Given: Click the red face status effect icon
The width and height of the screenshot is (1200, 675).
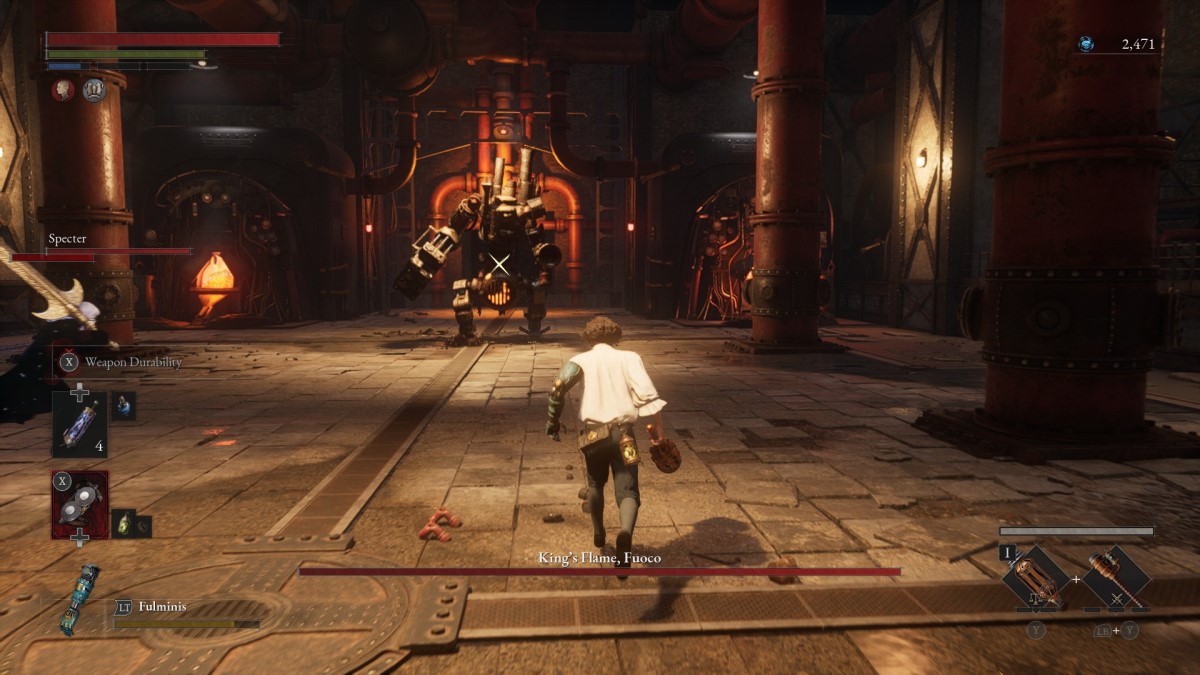Looking at the screenshot, I should point(63,90).
